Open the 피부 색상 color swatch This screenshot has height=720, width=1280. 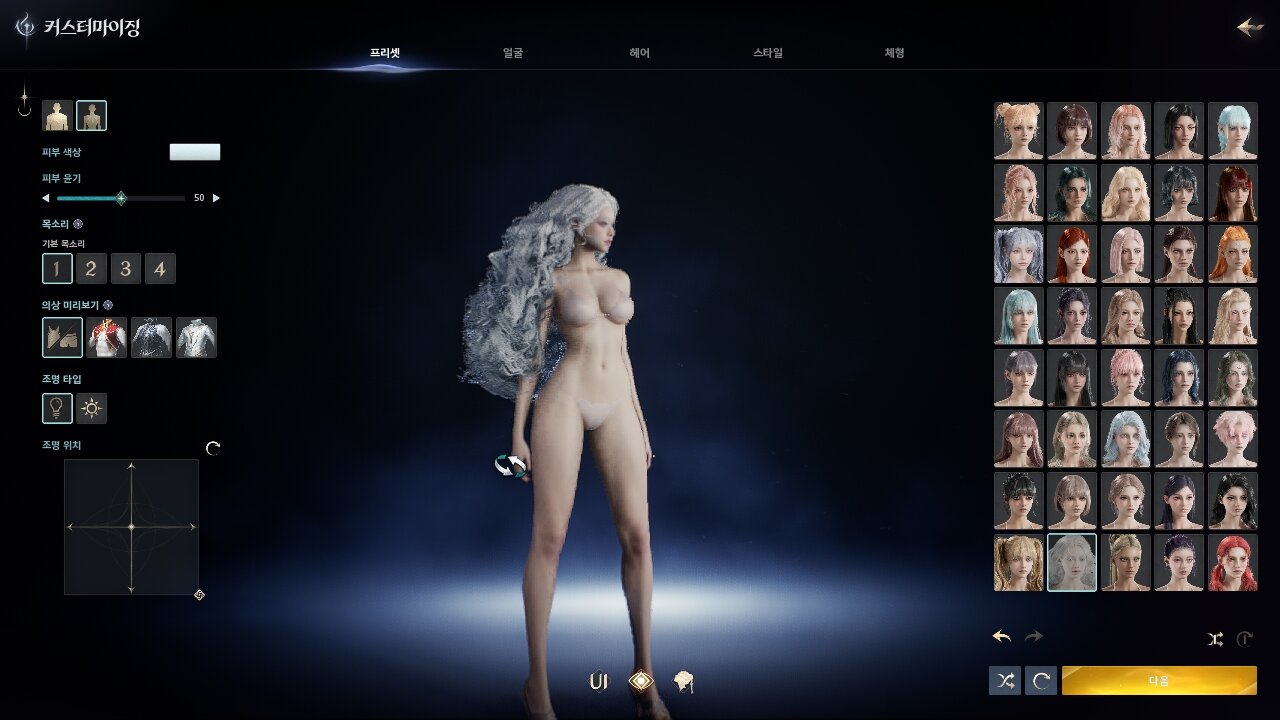click(195, 152)
